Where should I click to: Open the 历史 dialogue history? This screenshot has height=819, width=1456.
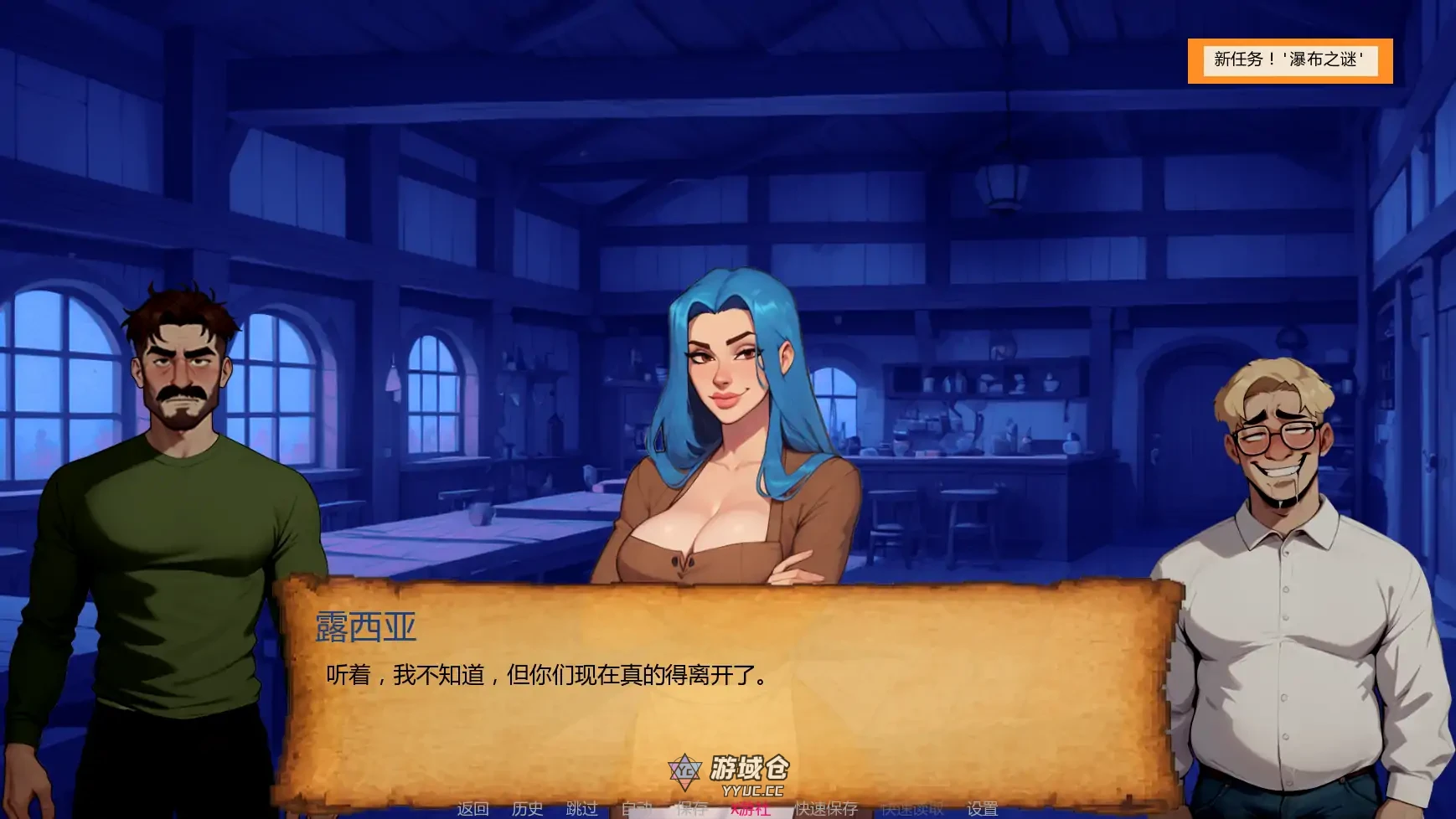click(526, 809)
